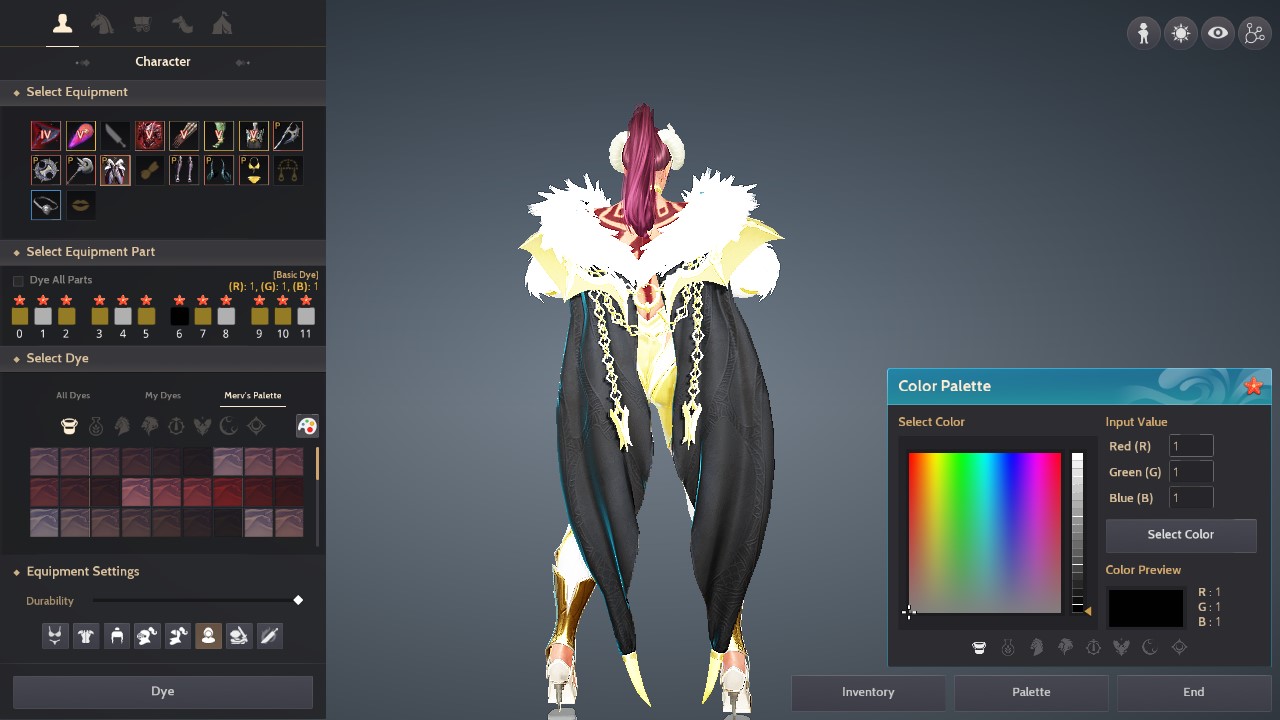
Task: Toggle the underwear visibility in Equipment Settings
Action: tap(55, 635)
